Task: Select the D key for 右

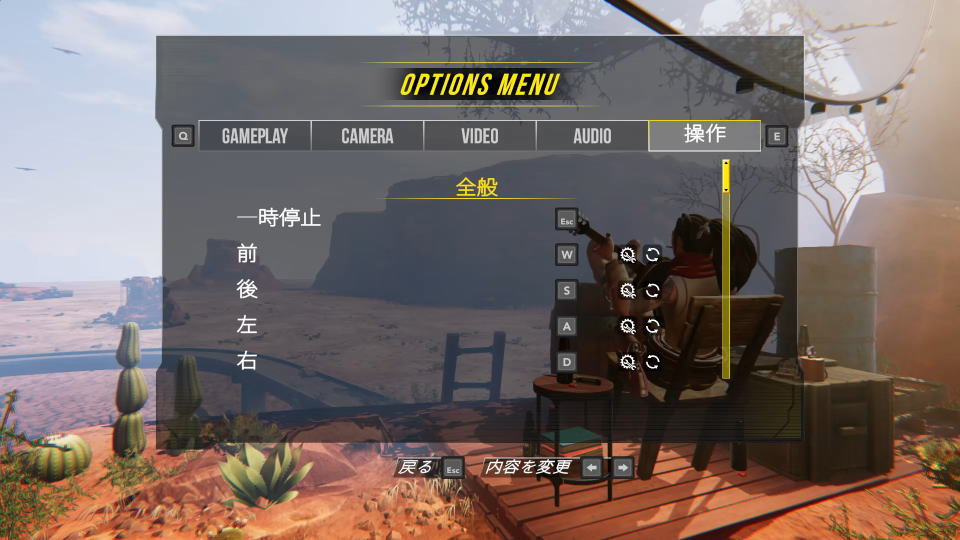Action: pyautogui.click(x=567, y=362)
